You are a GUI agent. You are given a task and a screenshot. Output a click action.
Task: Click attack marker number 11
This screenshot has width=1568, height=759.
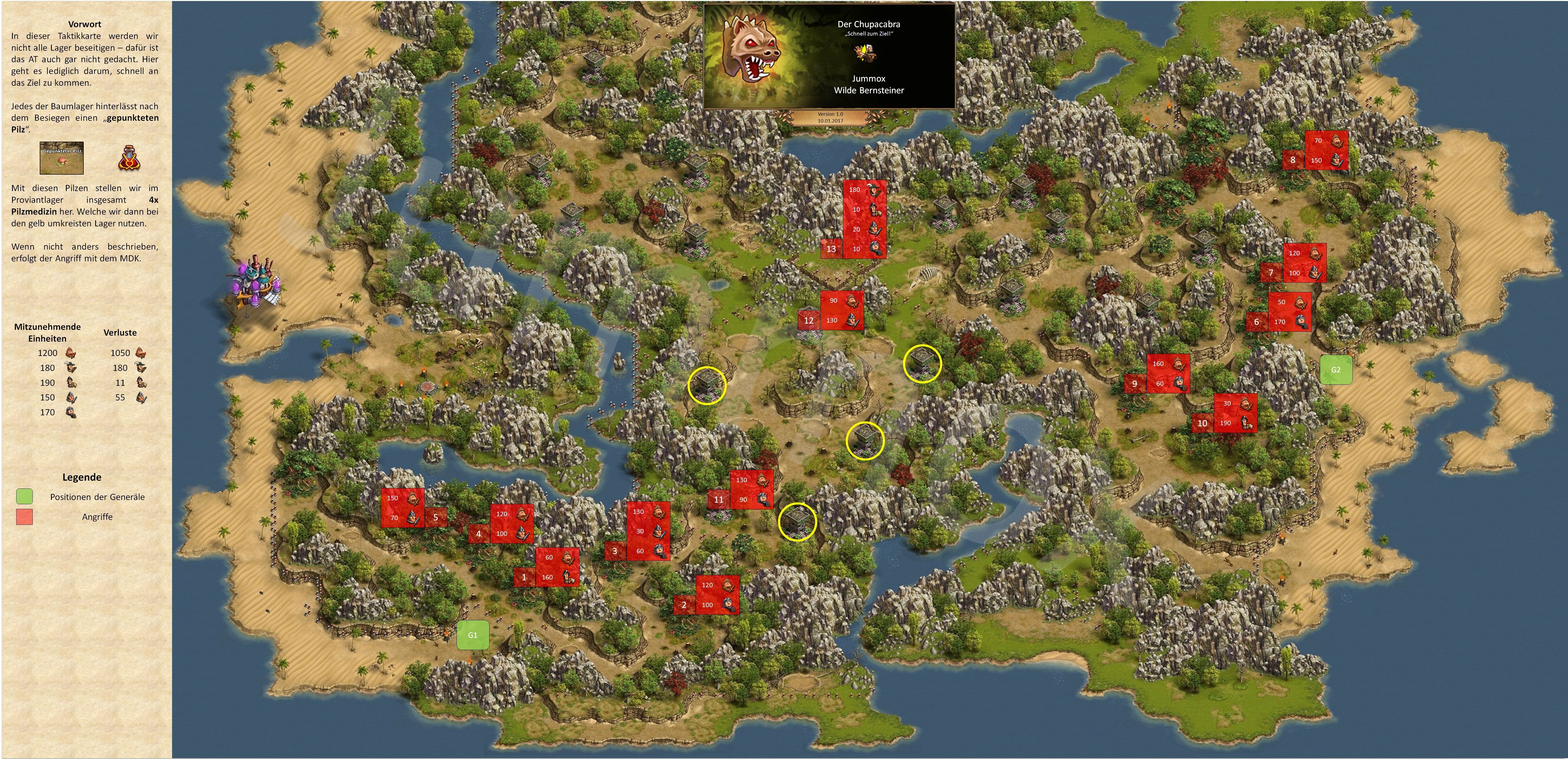(719, 499)
